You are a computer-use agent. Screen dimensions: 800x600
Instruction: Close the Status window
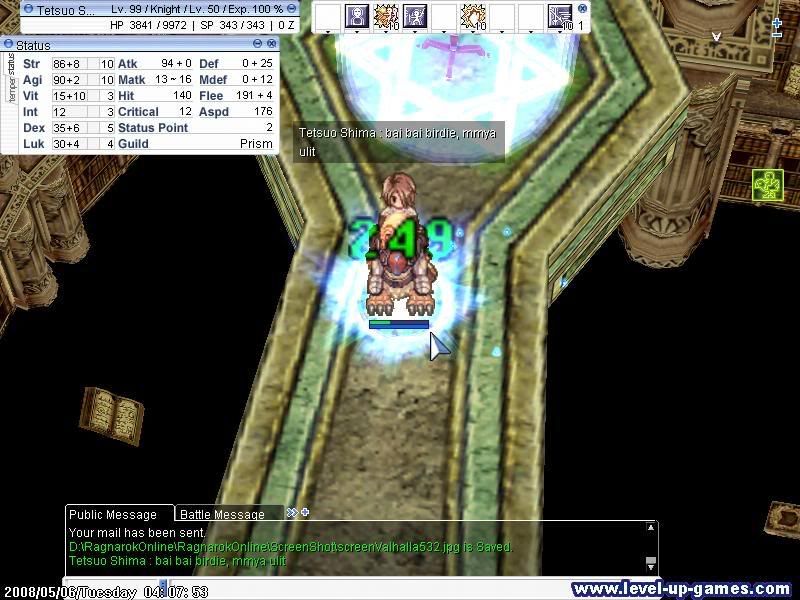click(x=272, y=44)
